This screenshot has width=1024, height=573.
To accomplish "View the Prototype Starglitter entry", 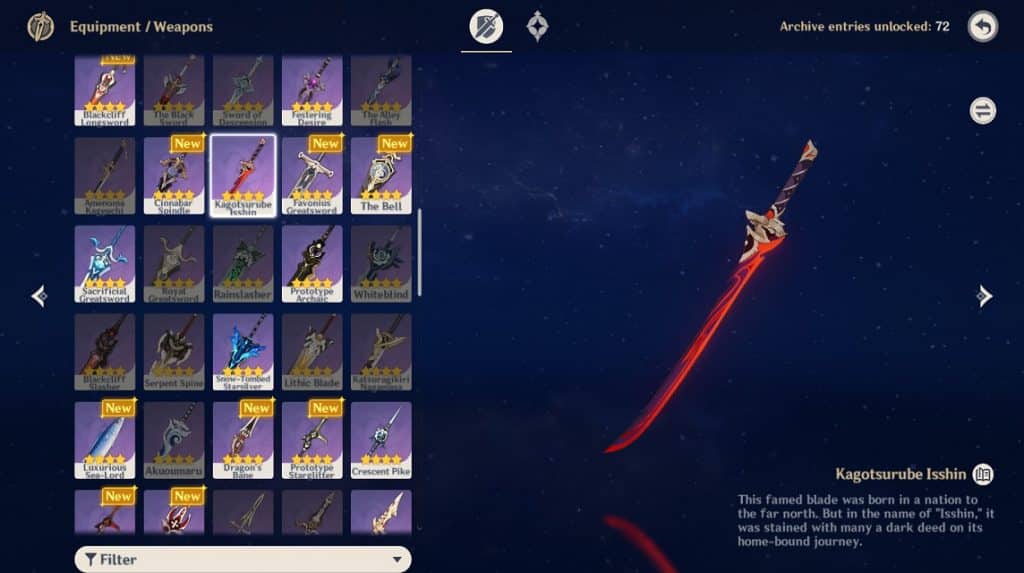I will coord(312,439).
